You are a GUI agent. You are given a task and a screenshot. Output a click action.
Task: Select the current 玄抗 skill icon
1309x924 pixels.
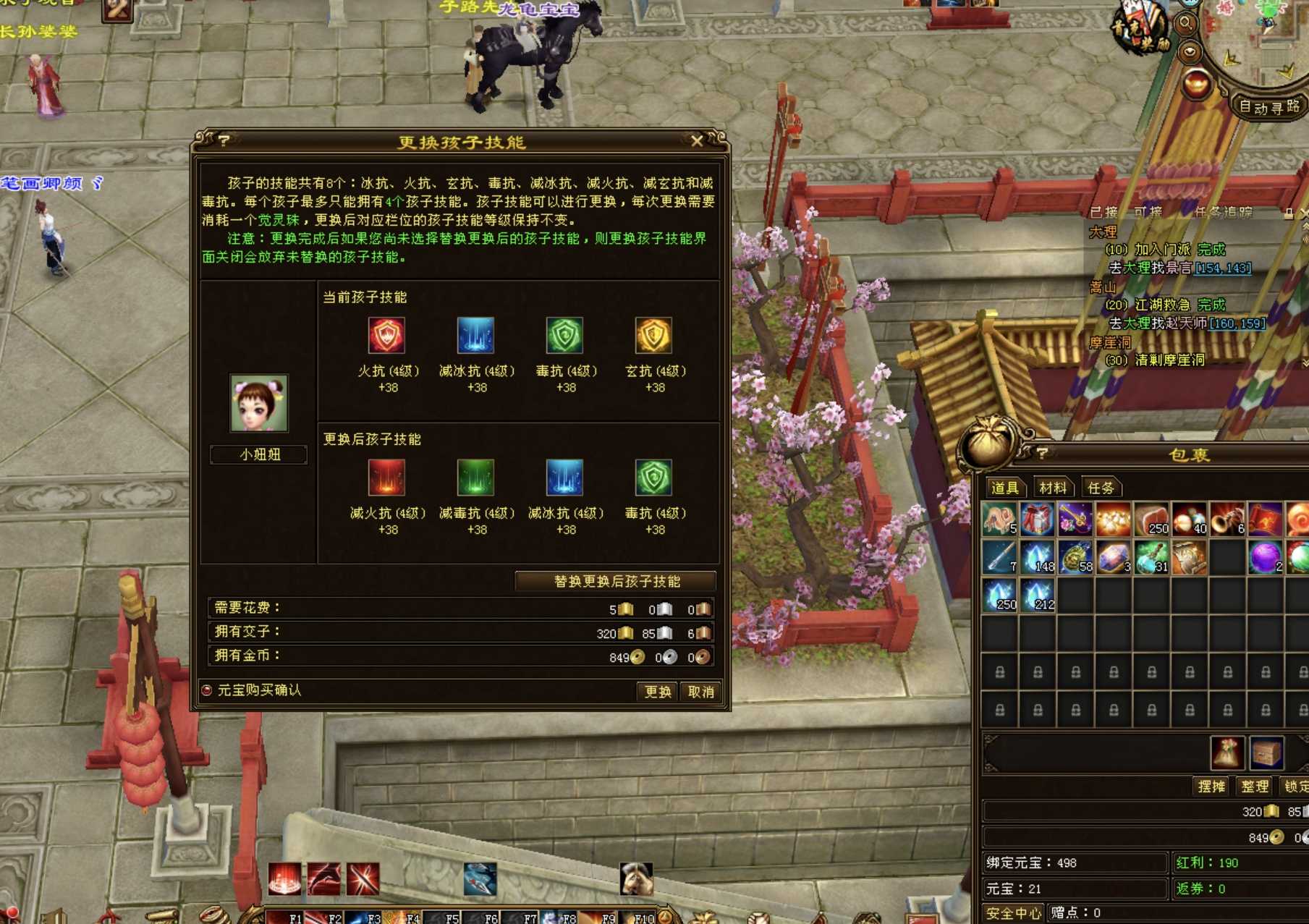tap(654, 336)
